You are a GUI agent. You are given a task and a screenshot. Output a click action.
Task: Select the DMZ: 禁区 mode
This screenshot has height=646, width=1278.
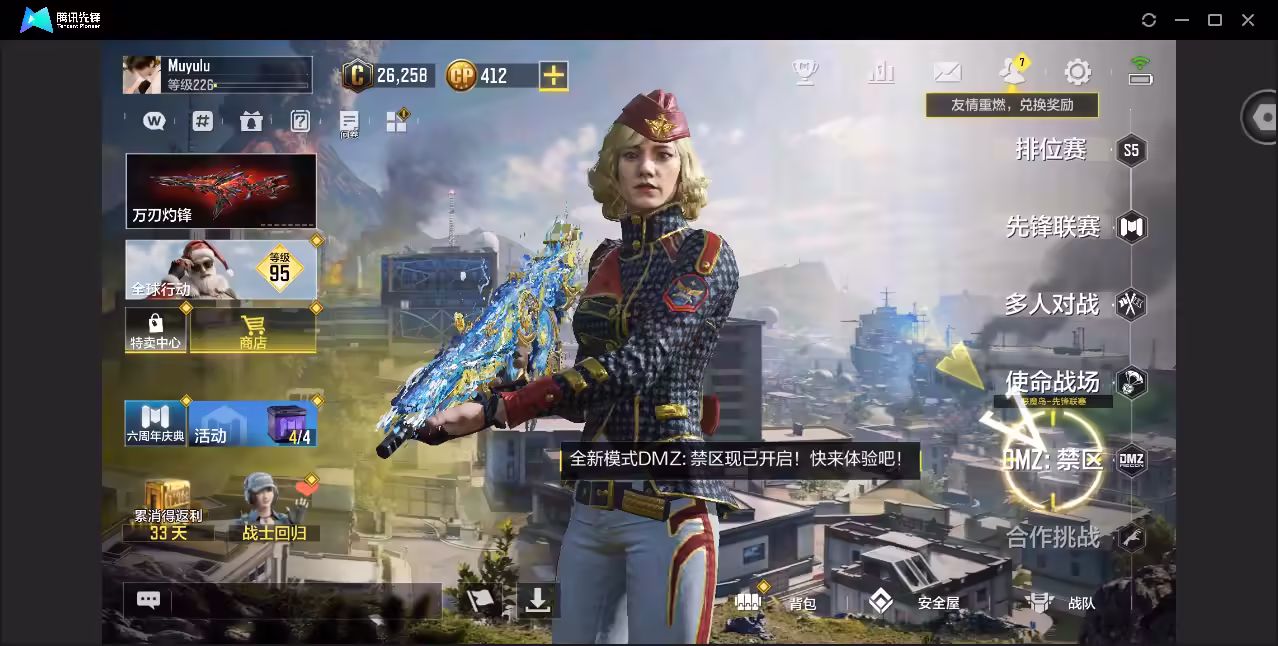1053,460
